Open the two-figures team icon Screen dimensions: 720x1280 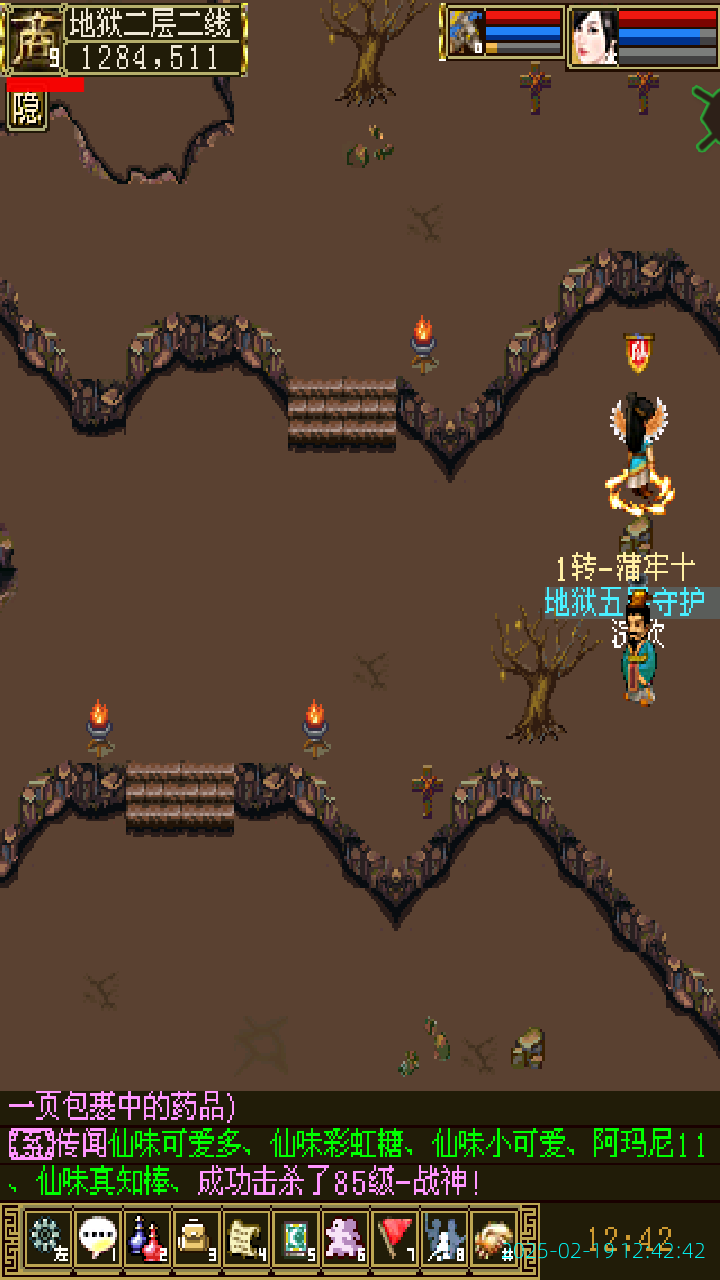point(444,1238)
